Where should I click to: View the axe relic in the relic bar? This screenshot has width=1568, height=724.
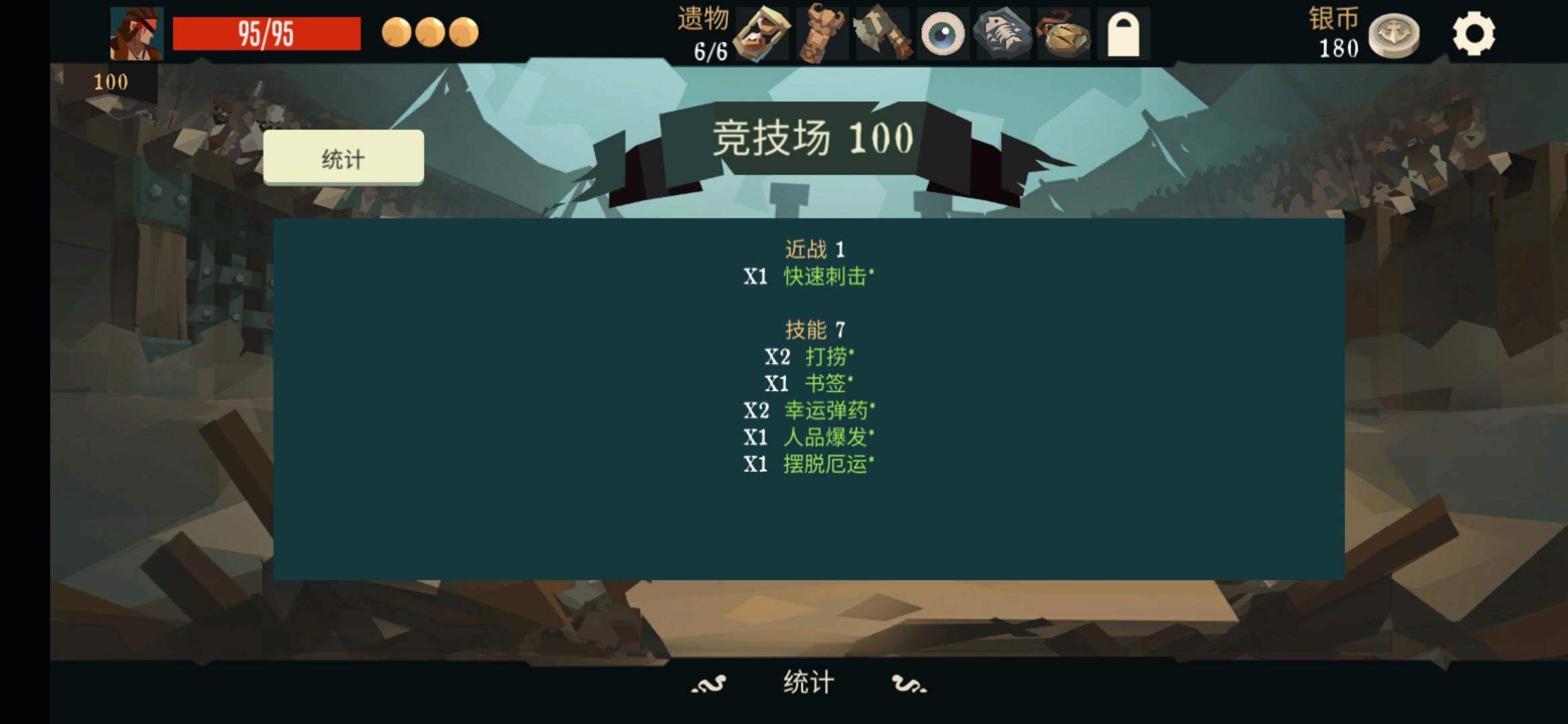point(882,35)
